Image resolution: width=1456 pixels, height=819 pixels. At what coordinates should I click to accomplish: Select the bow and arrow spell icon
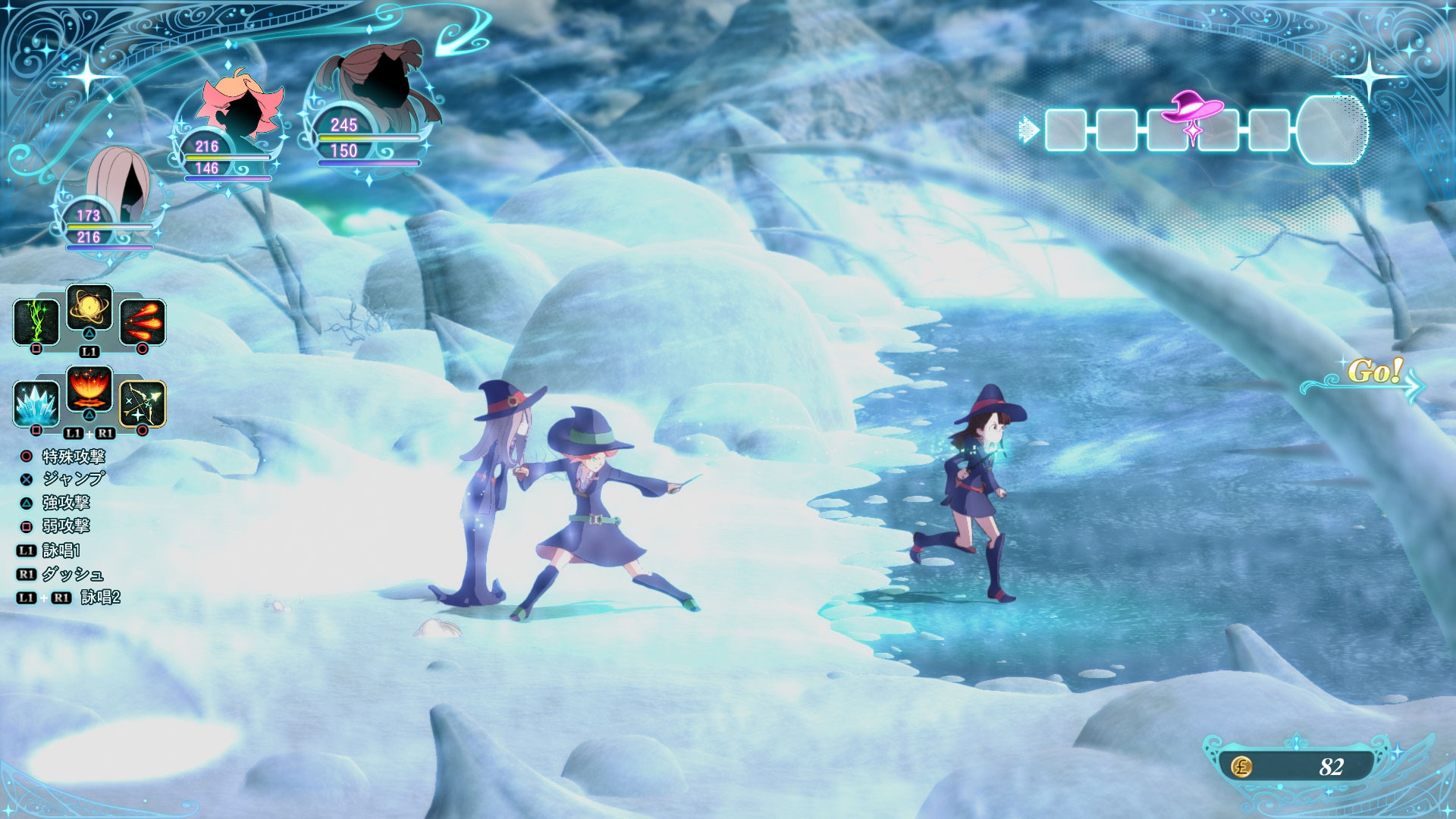point(143,403)
